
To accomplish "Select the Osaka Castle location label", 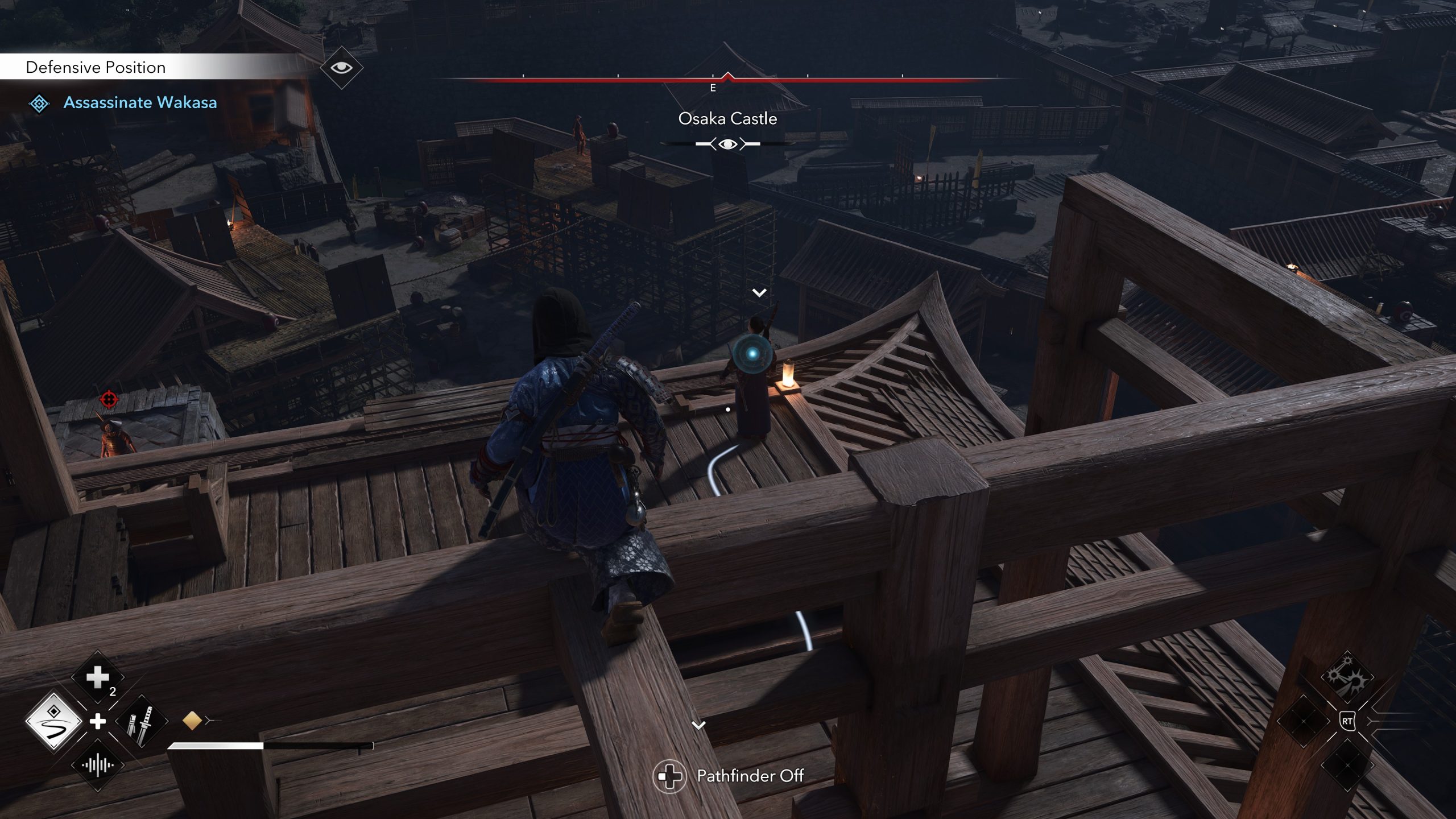I will (727, 118).
